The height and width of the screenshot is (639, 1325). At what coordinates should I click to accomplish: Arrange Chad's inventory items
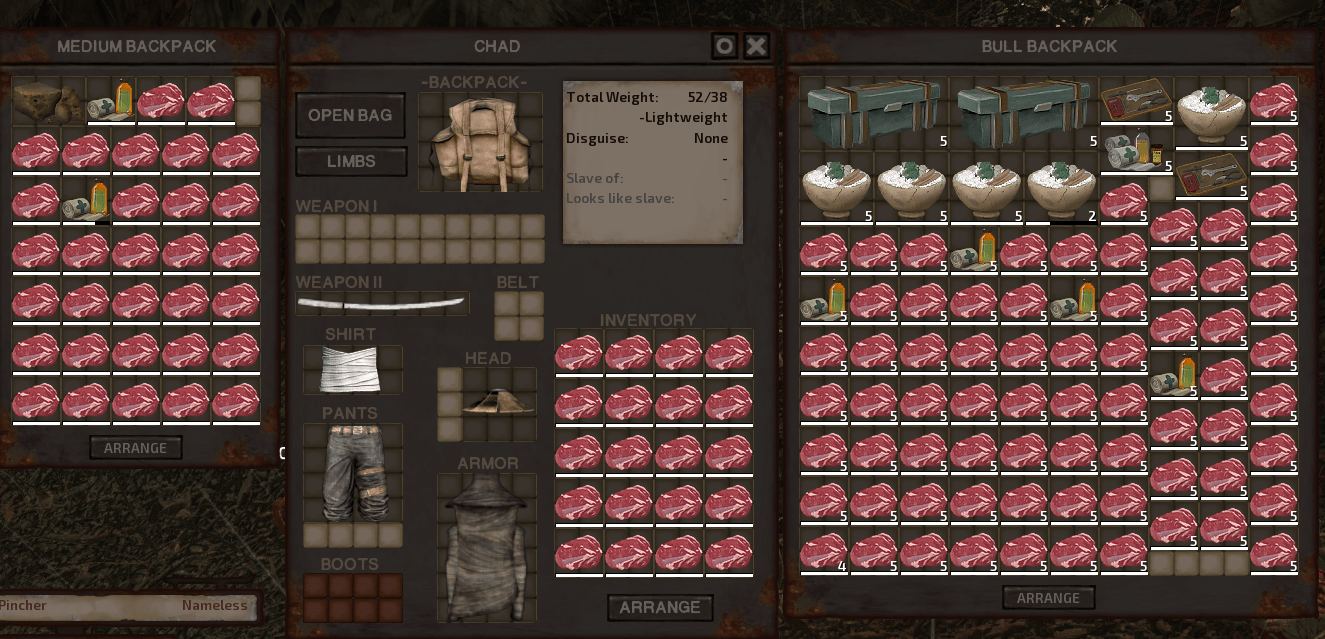tap(660, 607)
